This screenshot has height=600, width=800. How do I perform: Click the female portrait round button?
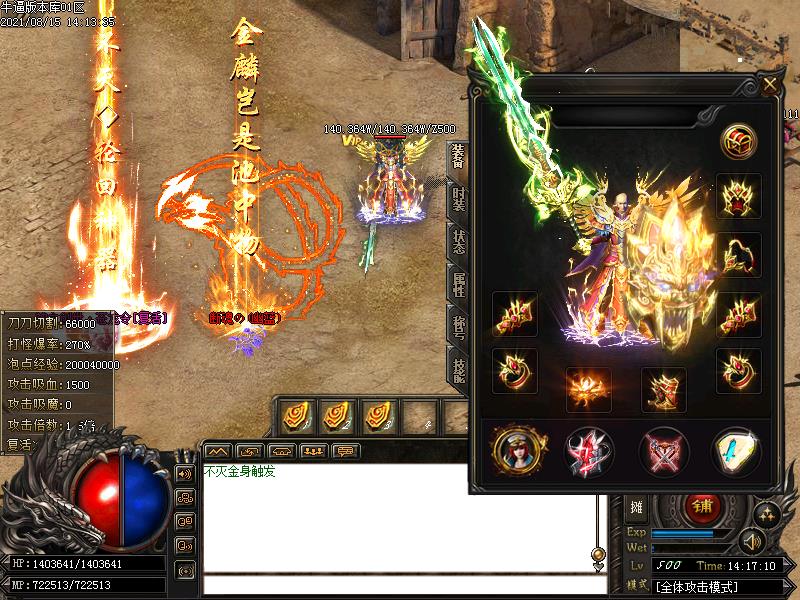click(x=519, y=451)
